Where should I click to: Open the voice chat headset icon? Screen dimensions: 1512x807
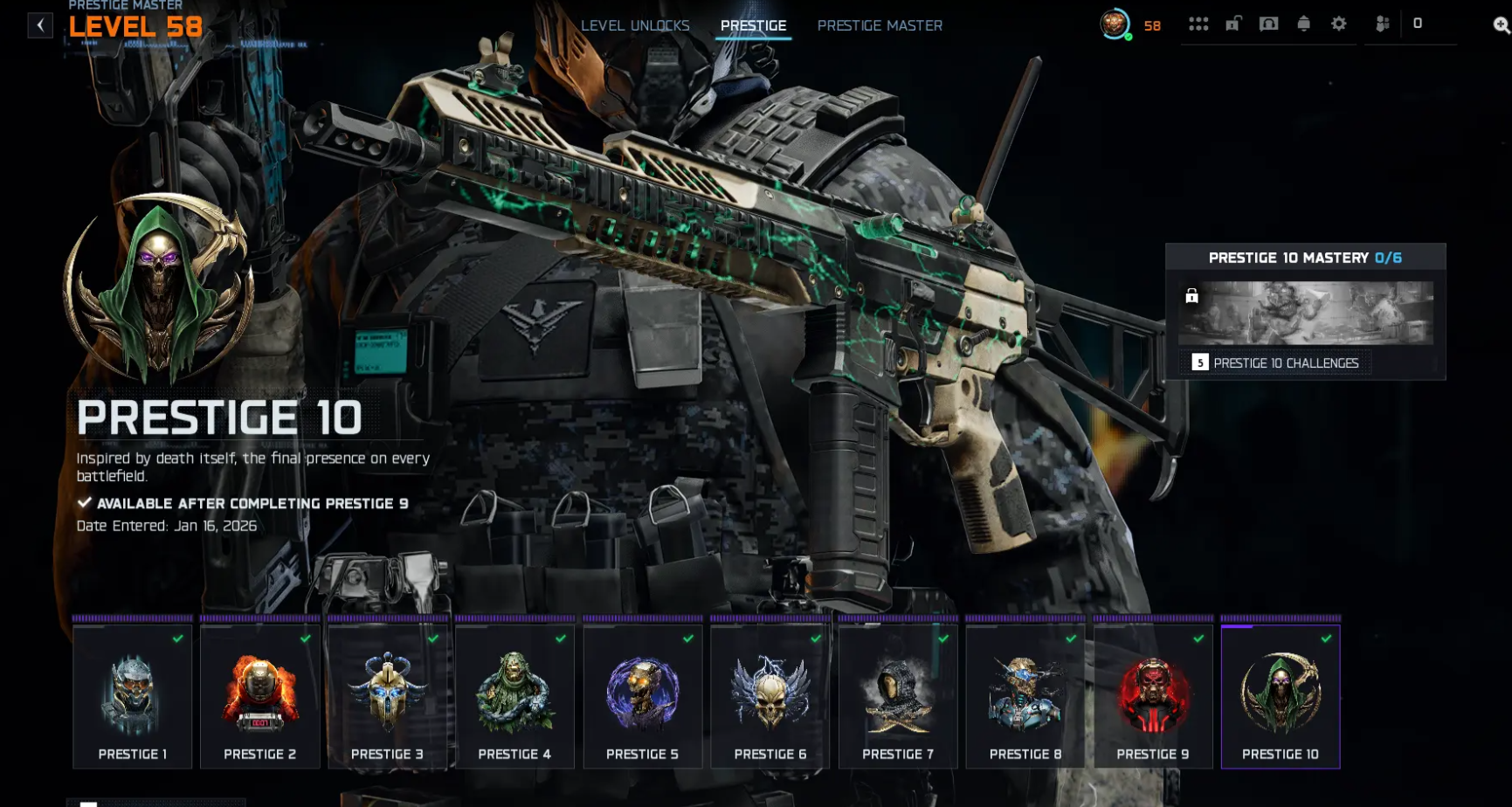pos(1269,24)
